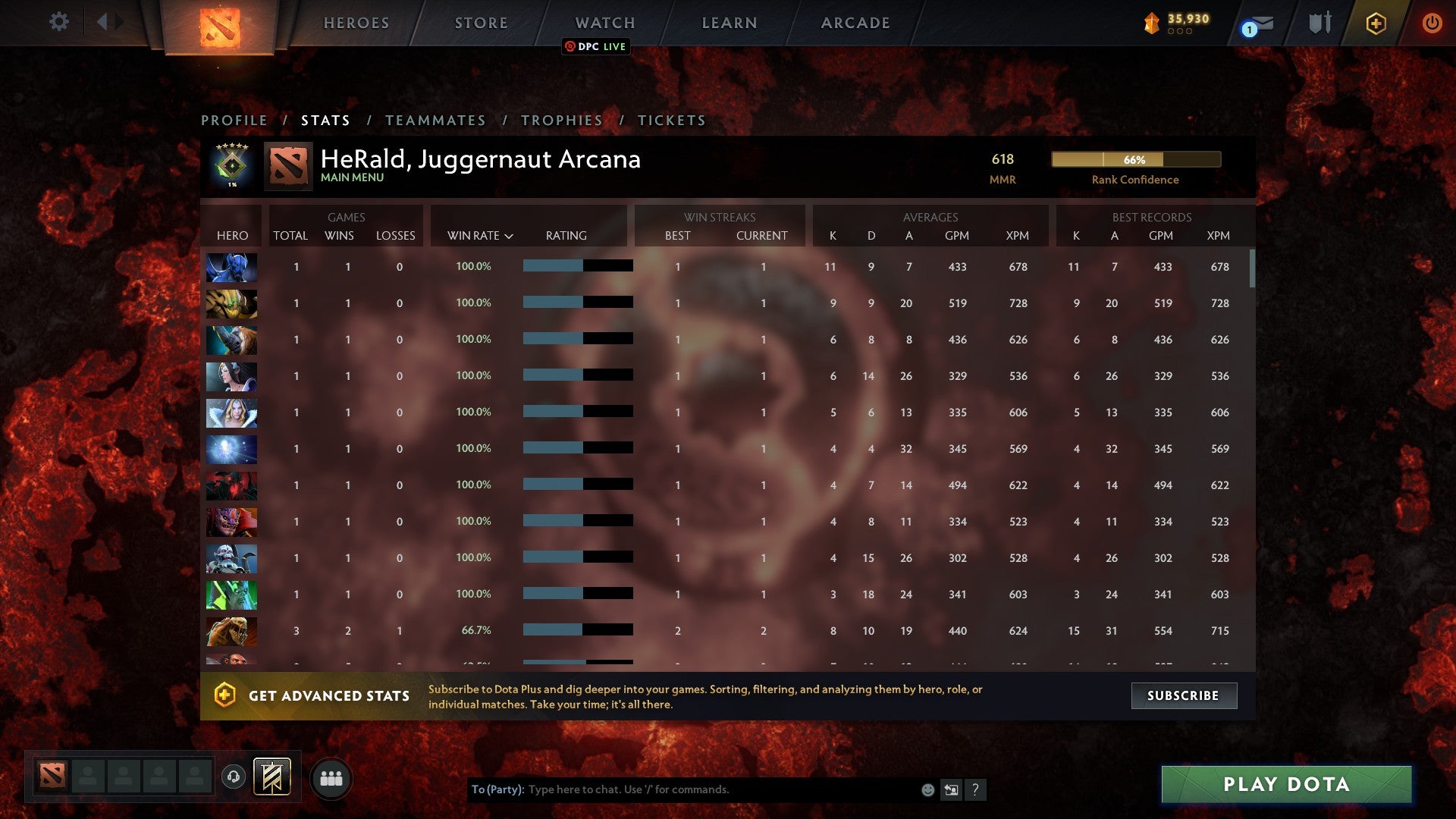Click the MMR value showing 618
Screen dimensions: 1456x819
(x=1003, y=159)
